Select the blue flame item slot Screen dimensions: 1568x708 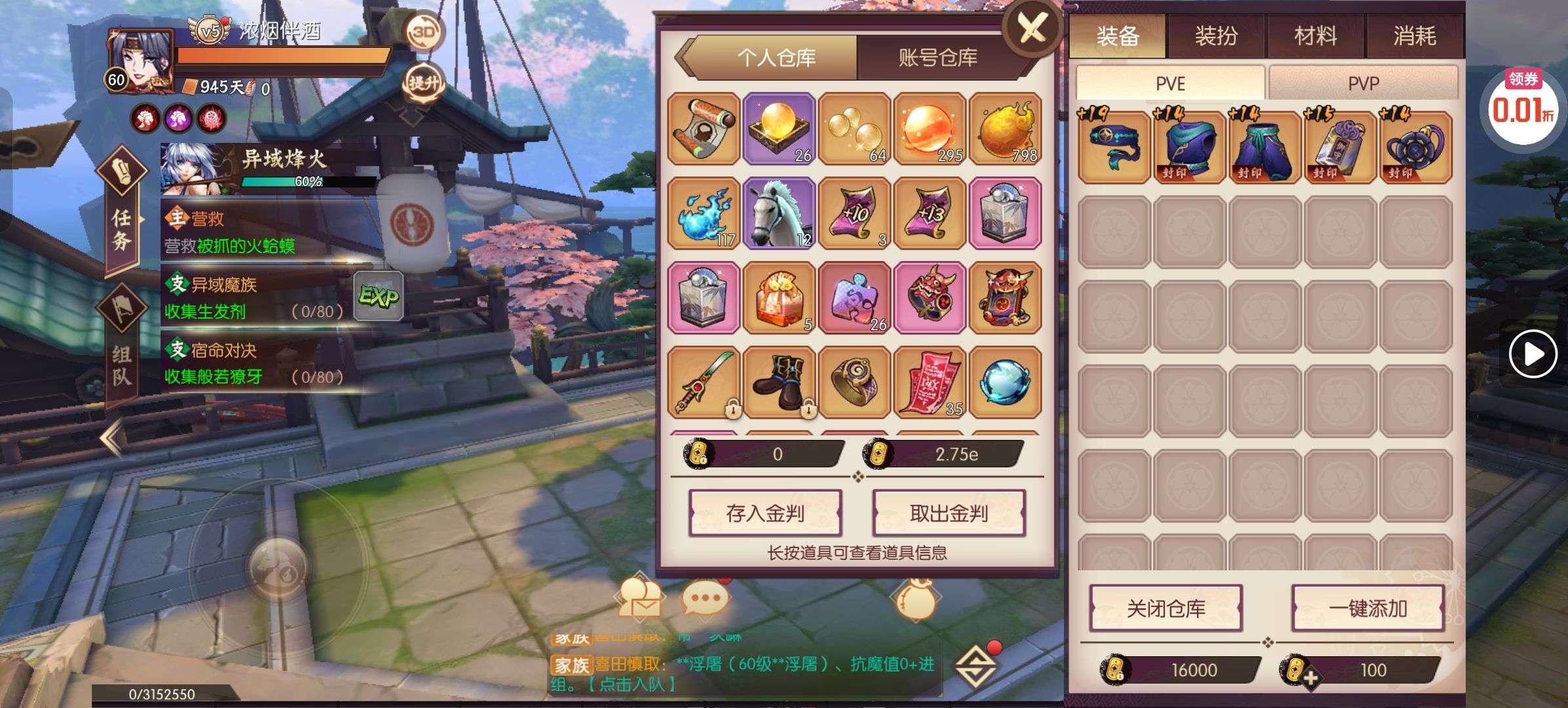click(x=704, y=213)
